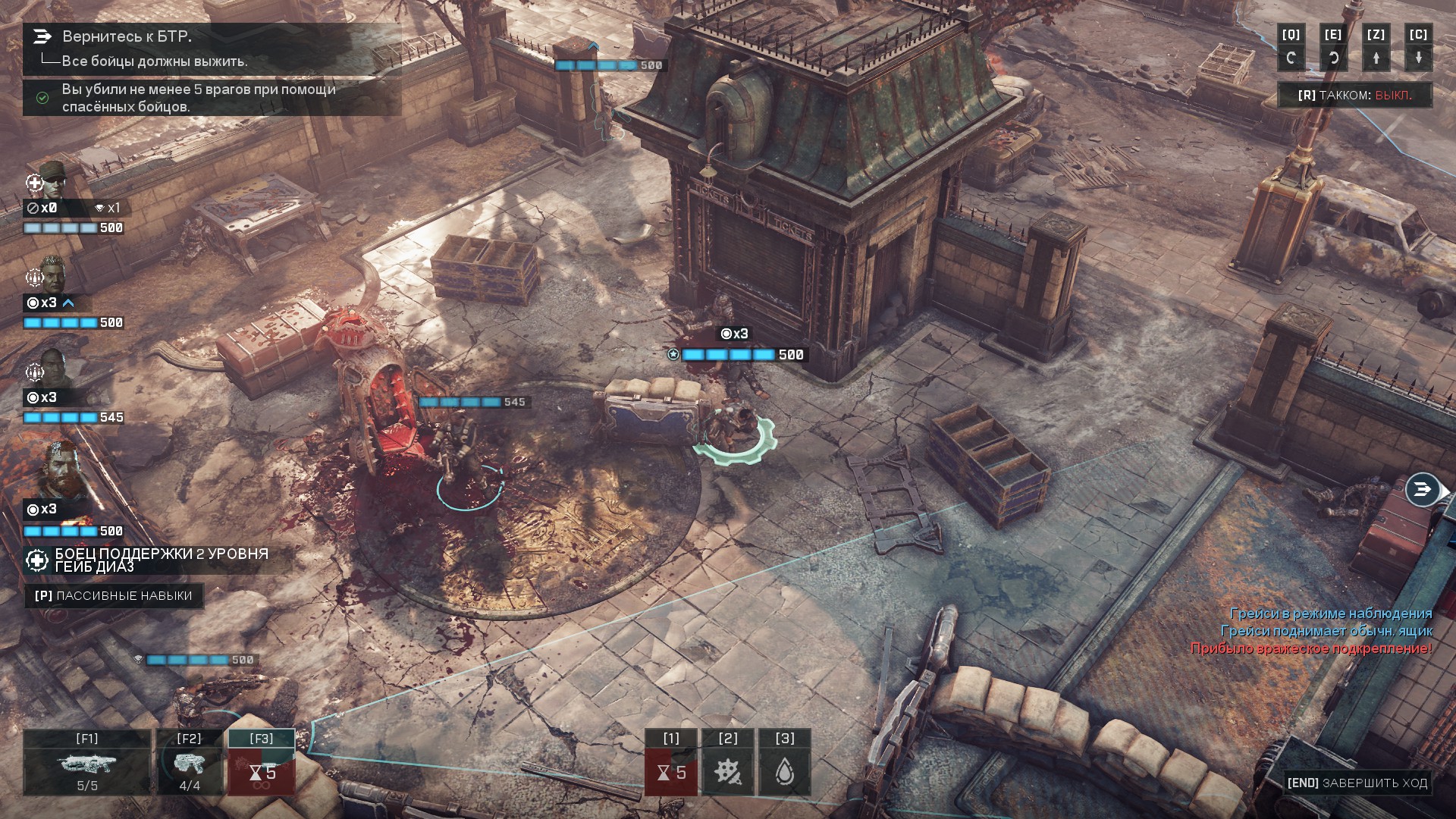Viewport: 1456px width, 819px height.
Task: Rotate camera counter-clockwise with the Q button
Action: point(1291,49)
